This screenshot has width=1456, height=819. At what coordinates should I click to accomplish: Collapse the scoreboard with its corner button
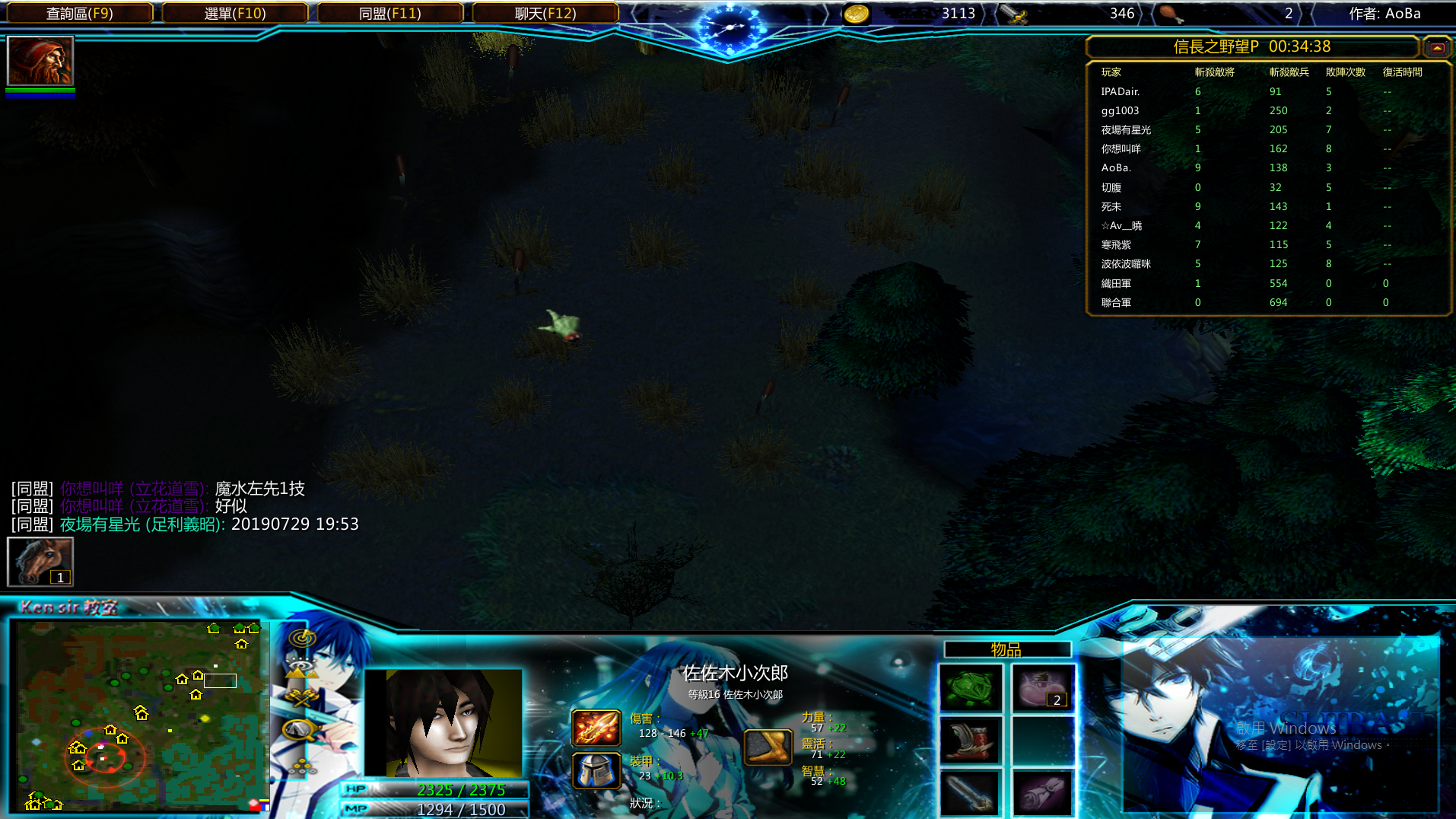[x=1437, y=47]
